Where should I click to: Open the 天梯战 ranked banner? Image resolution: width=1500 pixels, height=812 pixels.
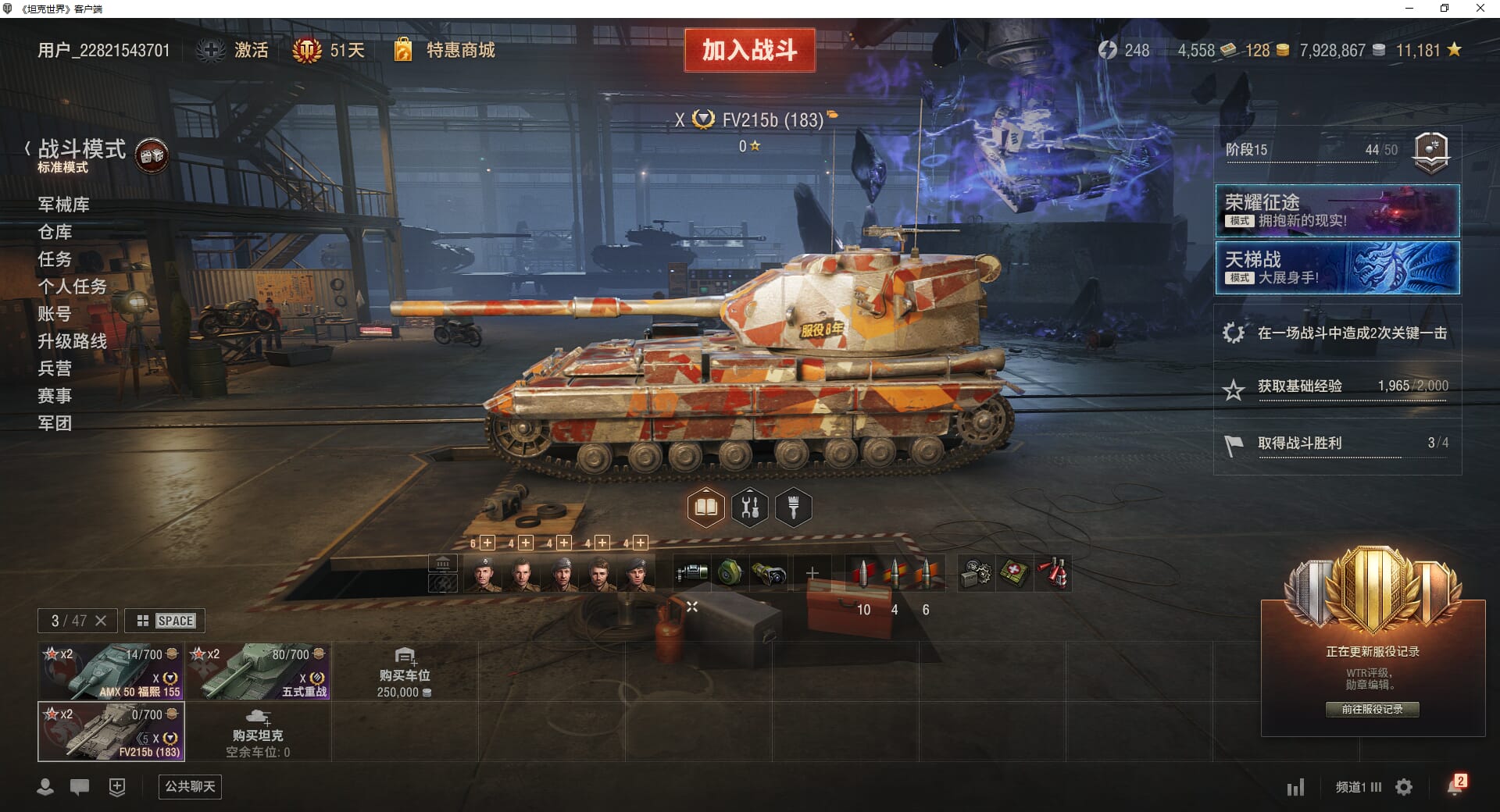click(x=1337, y=268)
